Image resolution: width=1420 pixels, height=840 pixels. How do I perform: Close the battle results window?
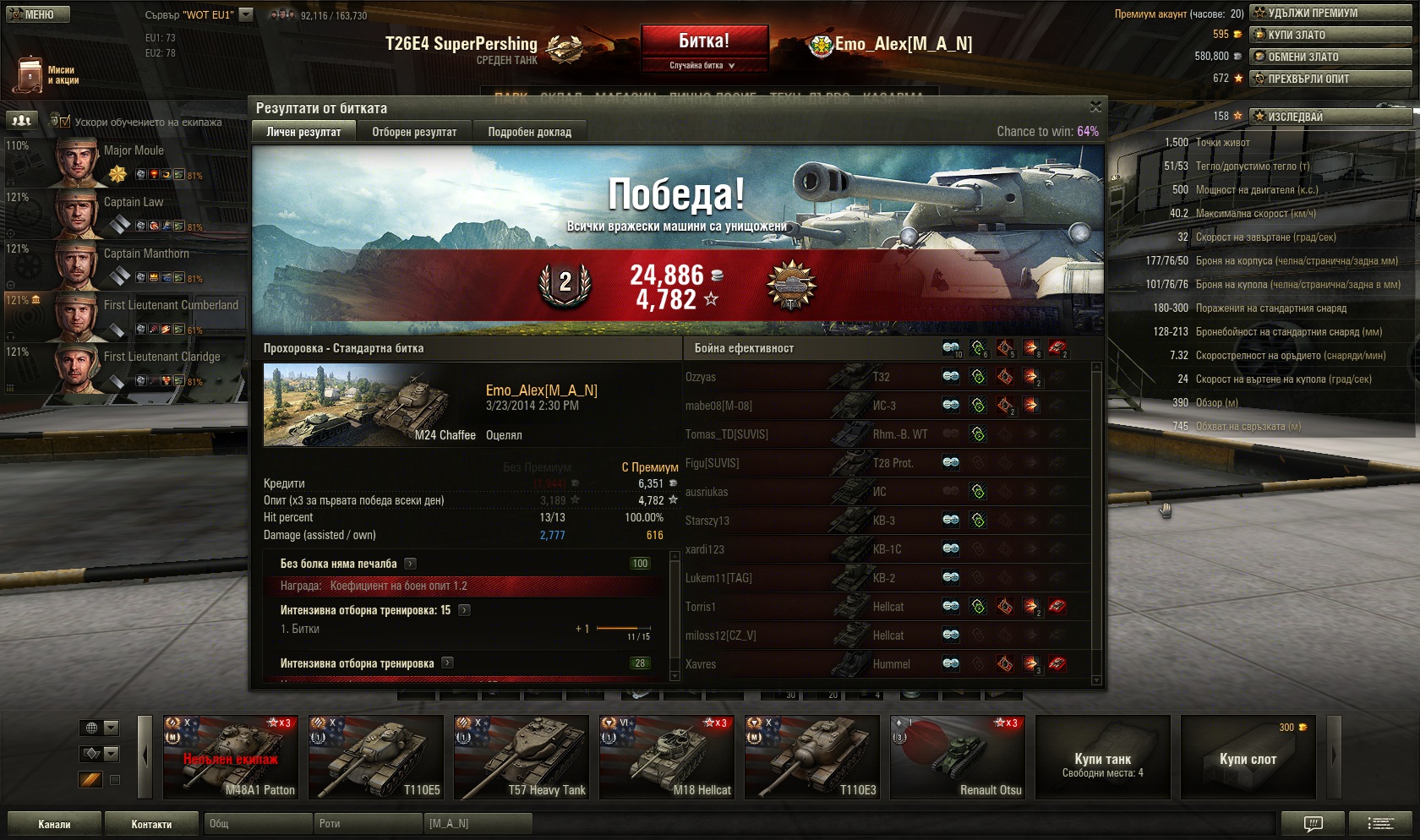(1095, 107)
